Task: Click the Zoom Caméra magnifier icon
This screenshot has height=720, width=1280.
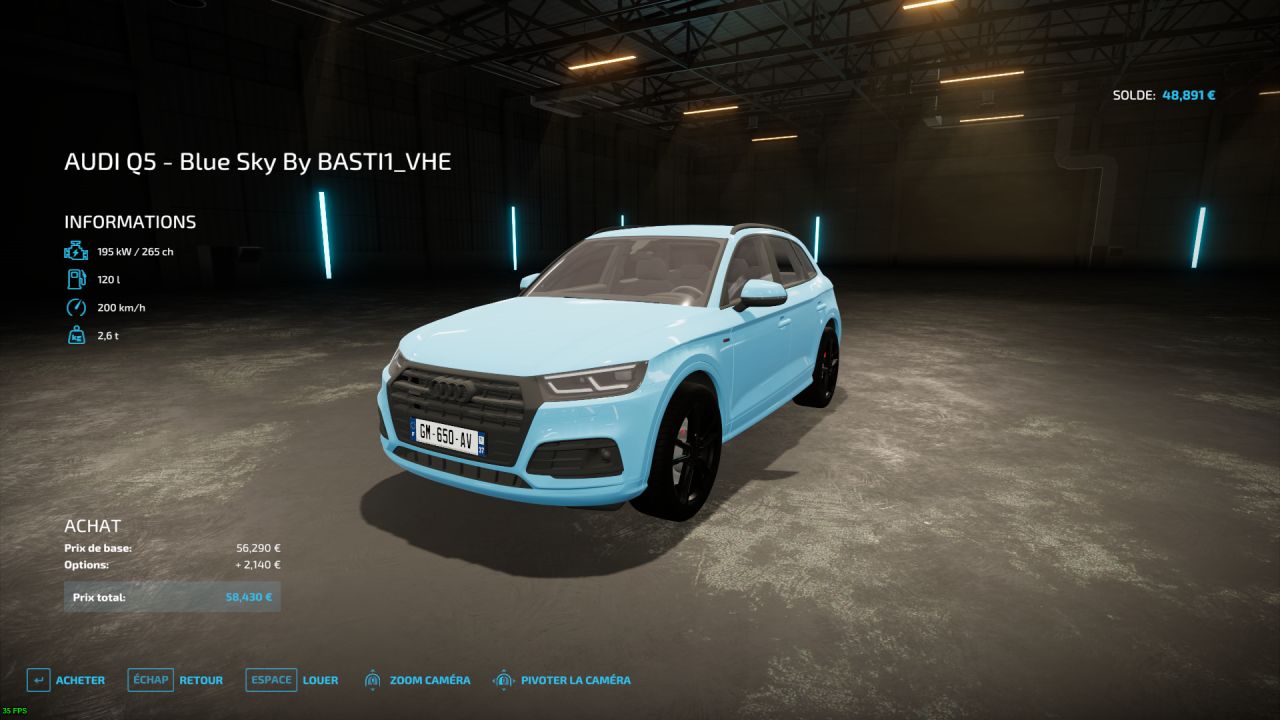Action: [373, 679]
